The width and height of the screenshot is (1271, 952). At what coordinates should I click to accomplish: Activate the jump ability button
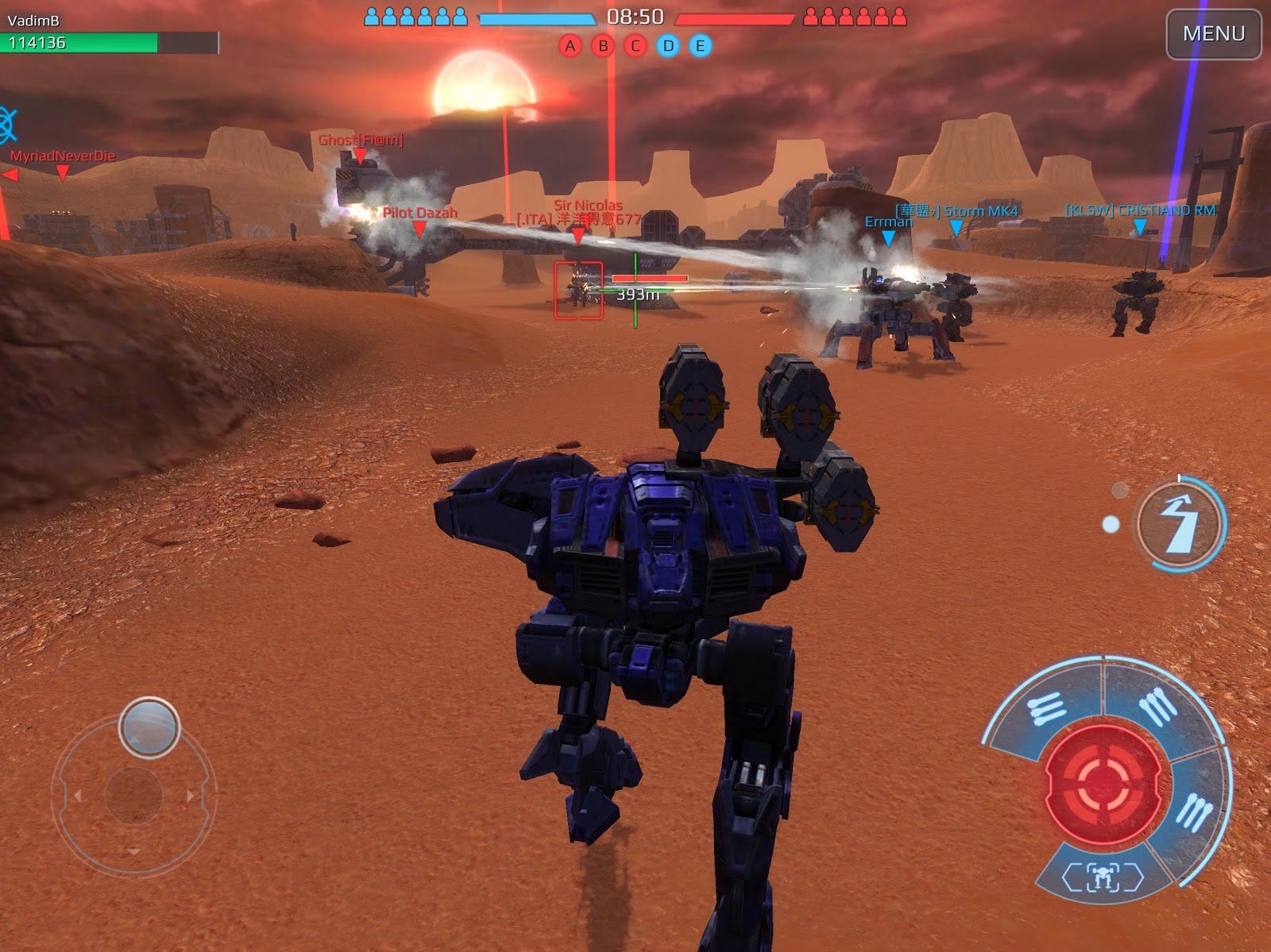(1180, 523)
